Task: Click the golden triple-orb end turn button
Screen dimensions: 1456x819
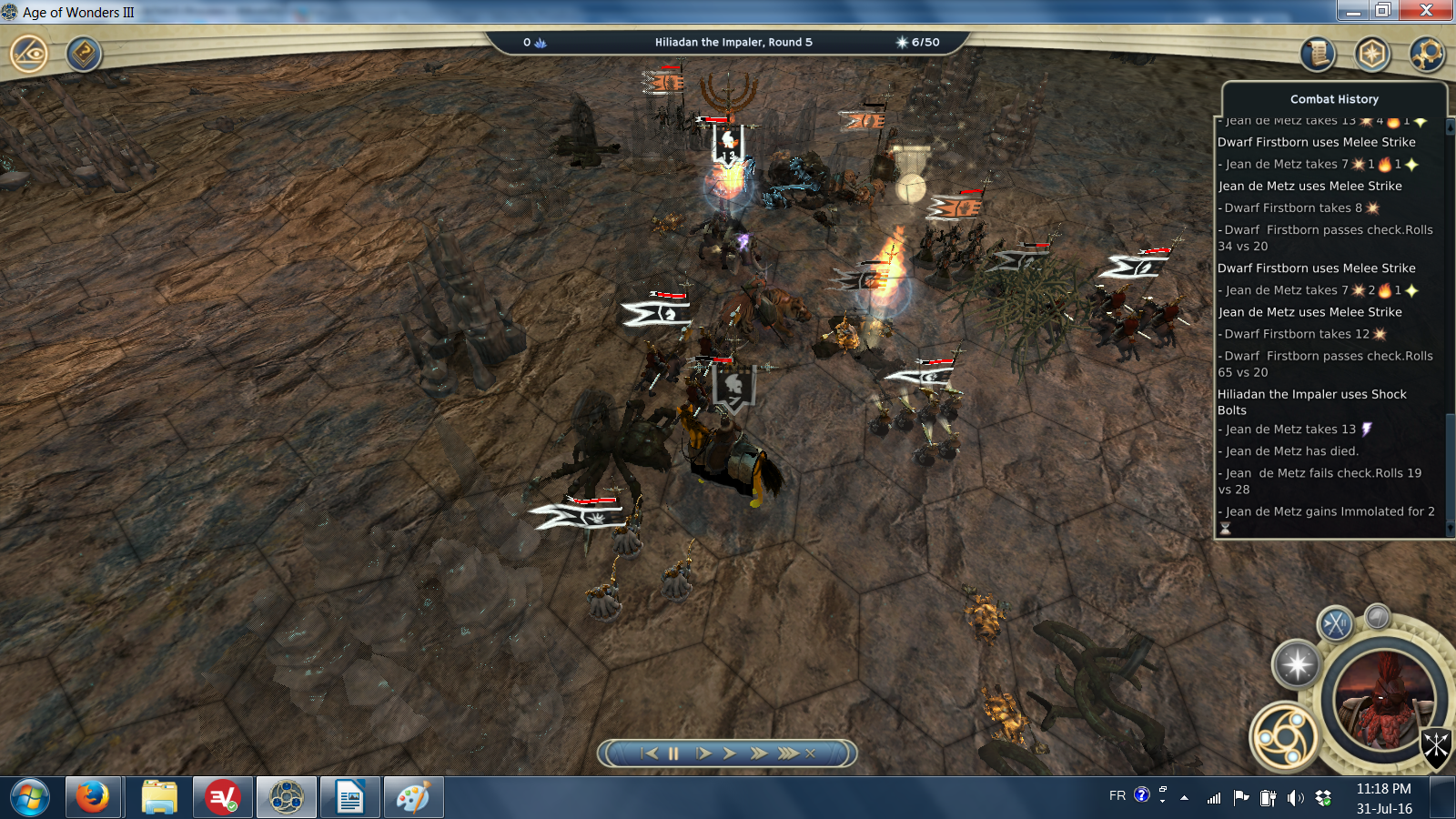Action: tap(1284, 736)
